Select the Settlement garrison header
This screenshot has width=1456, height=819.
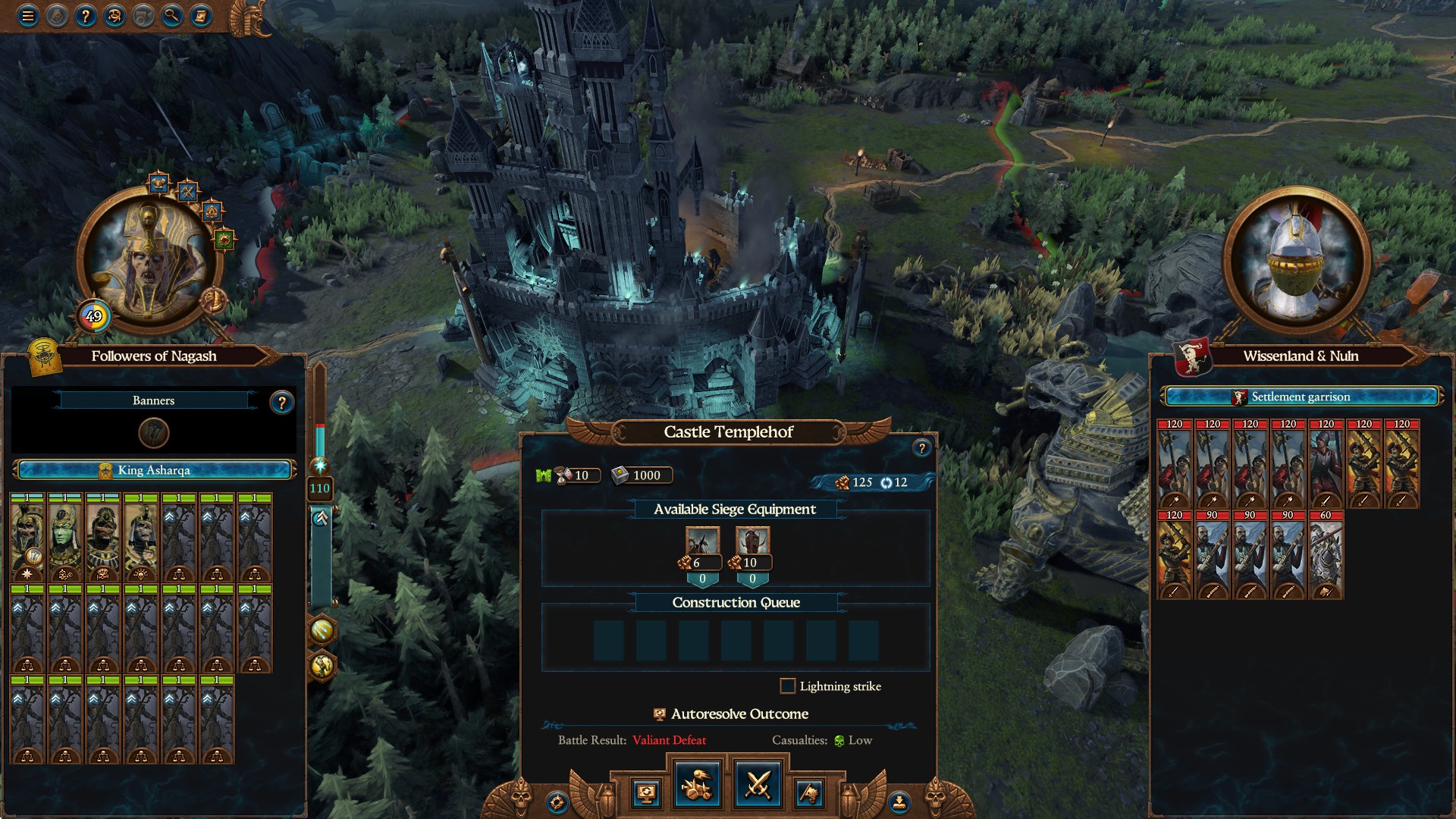pos(1301,397)
